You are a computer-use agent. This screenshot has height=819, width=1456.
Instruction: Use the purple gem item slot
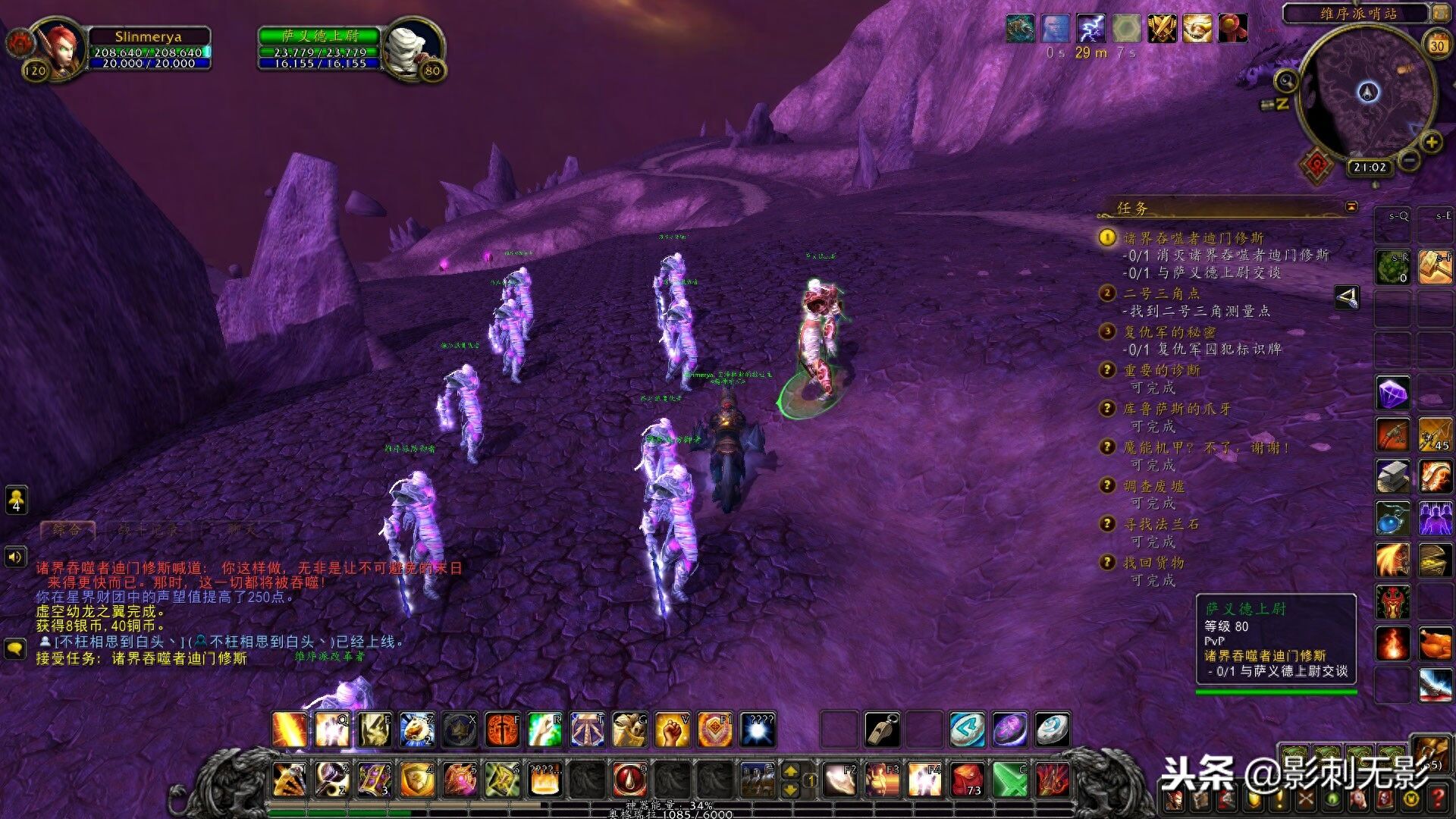1392,393
